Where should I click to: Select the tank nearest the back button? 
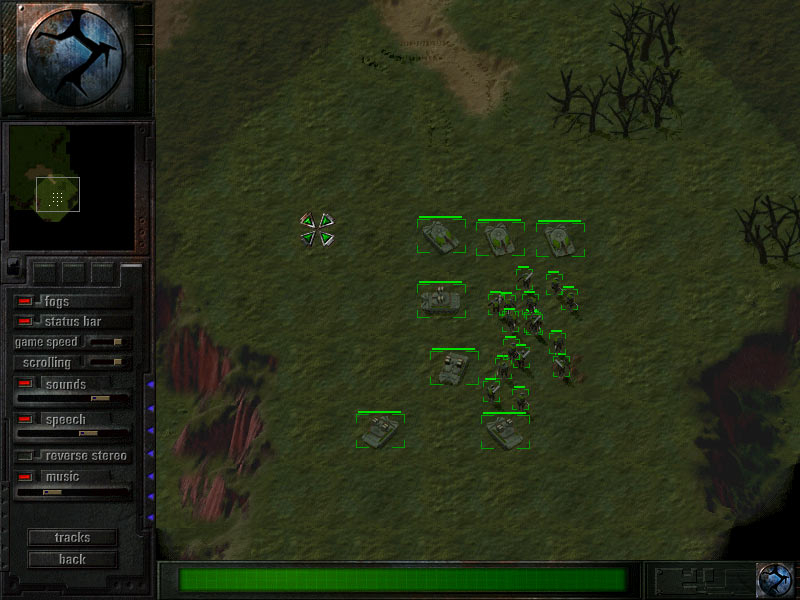tap(380, 430)
